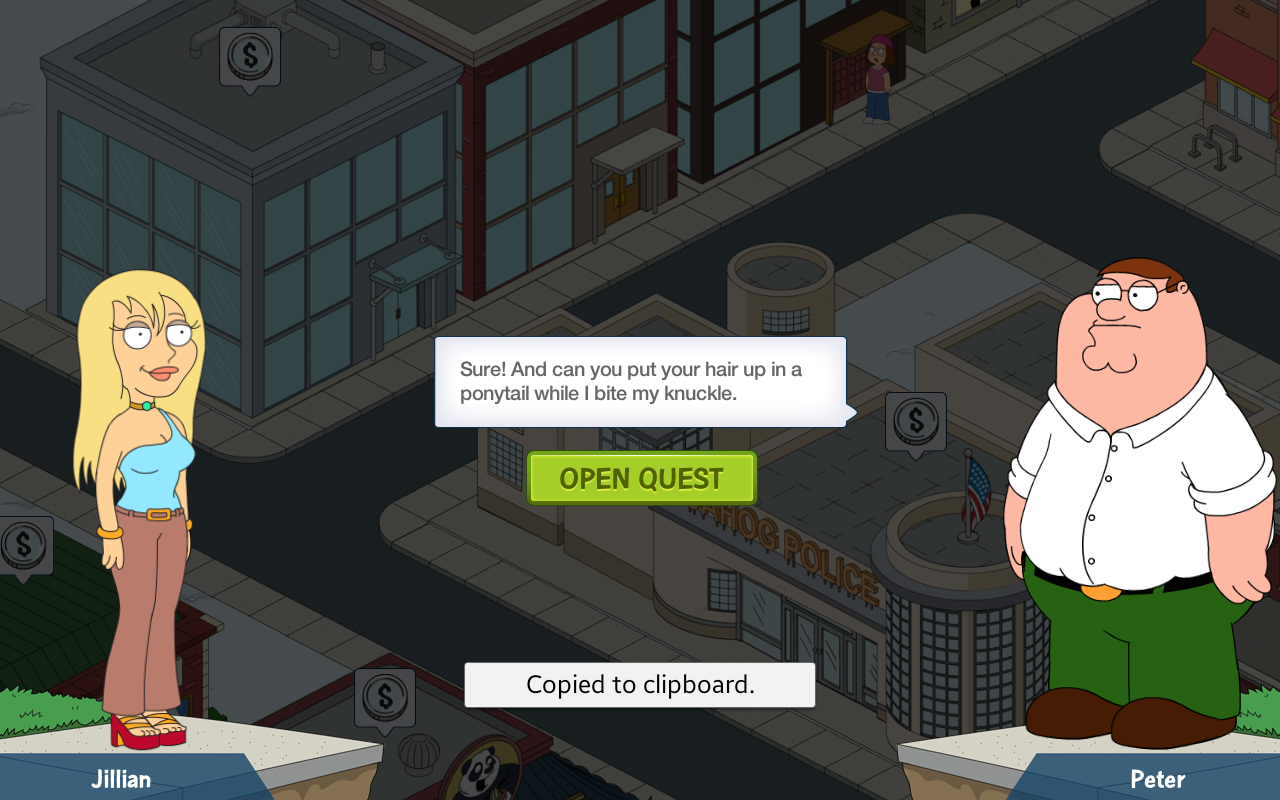
Task: Collect the coin beside Jillian's legs
Action: [x=23, y=545]
